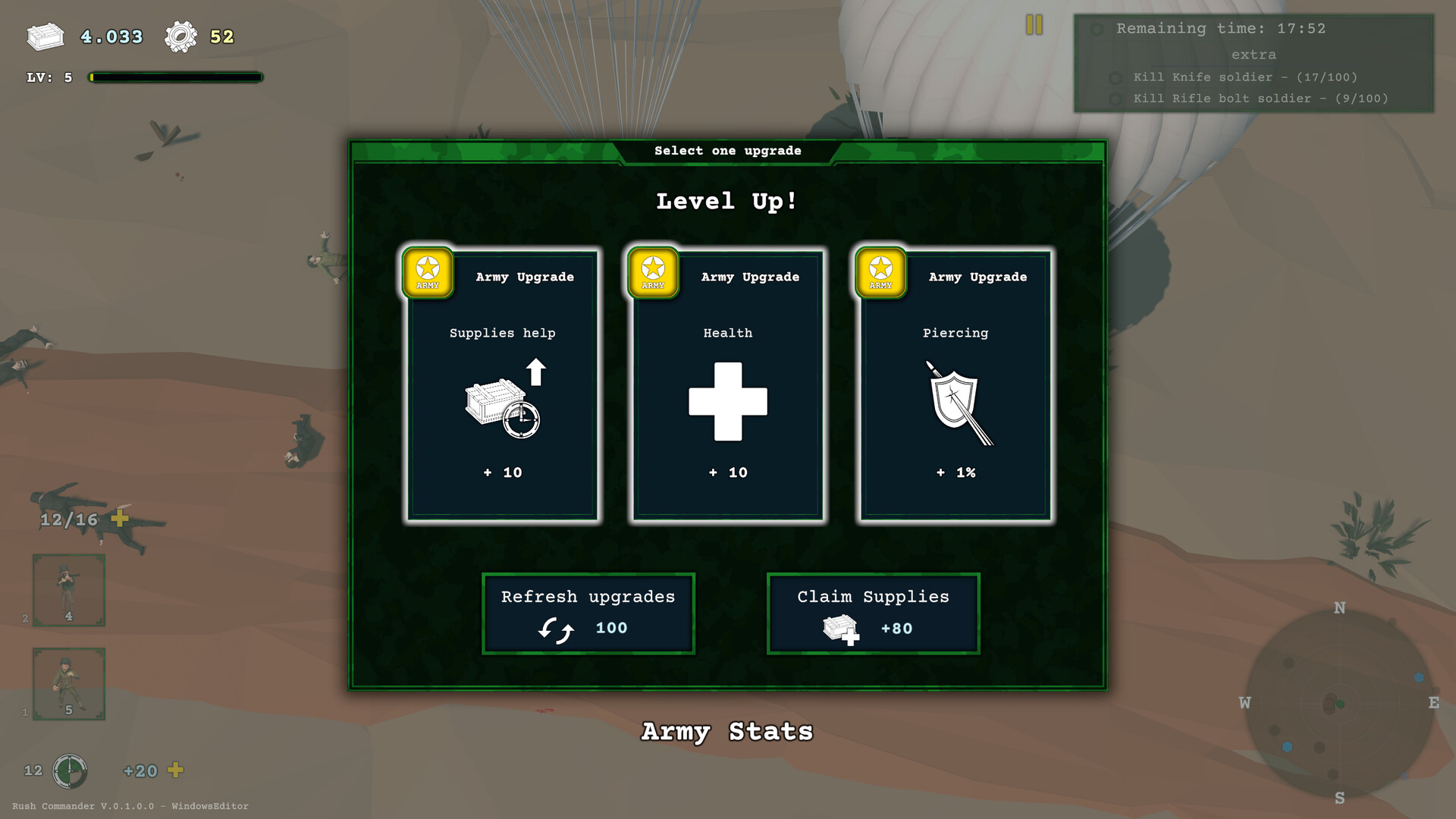Click the plus icon next to 12/16
The image size is (1456, 819).
118,520
